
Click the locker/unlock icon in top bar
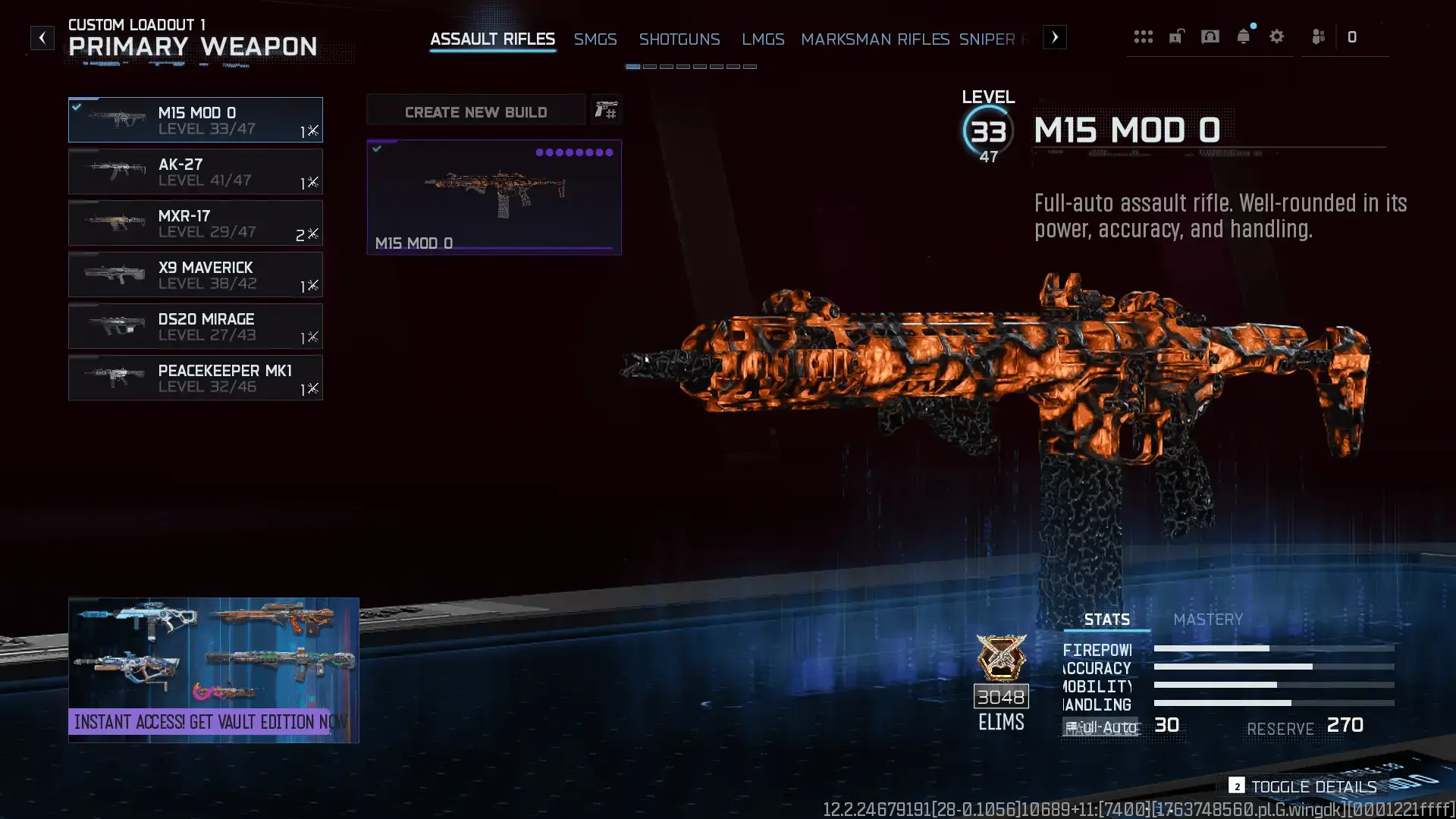click(1176, 36)
